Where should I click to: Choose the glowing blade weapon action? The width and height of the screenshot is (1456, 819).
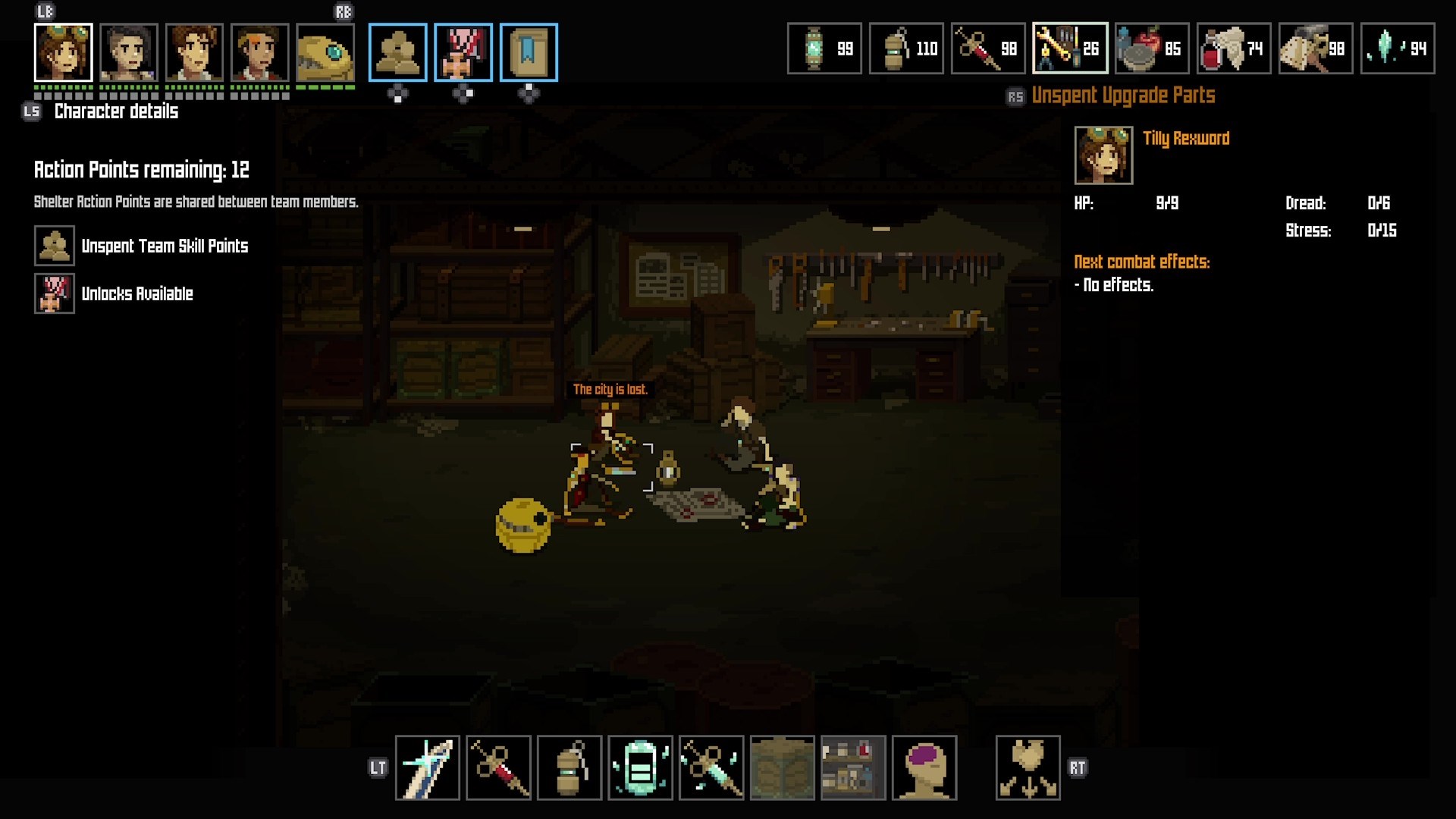pyautogui.click(x=428, y=767)
